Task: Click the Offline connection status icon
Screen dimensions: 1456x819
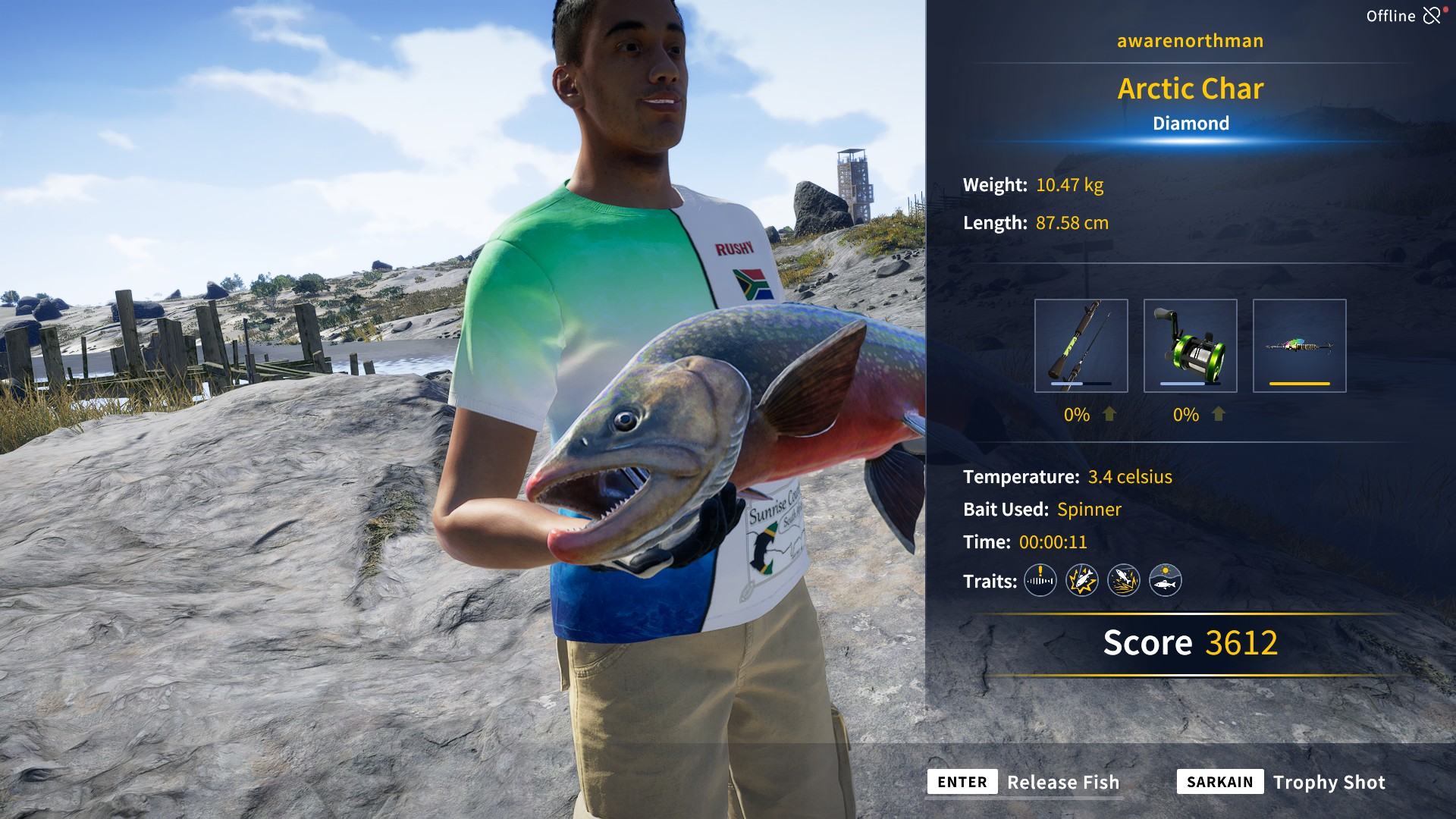Action: pyautogui.click(x=1431, y=15)
